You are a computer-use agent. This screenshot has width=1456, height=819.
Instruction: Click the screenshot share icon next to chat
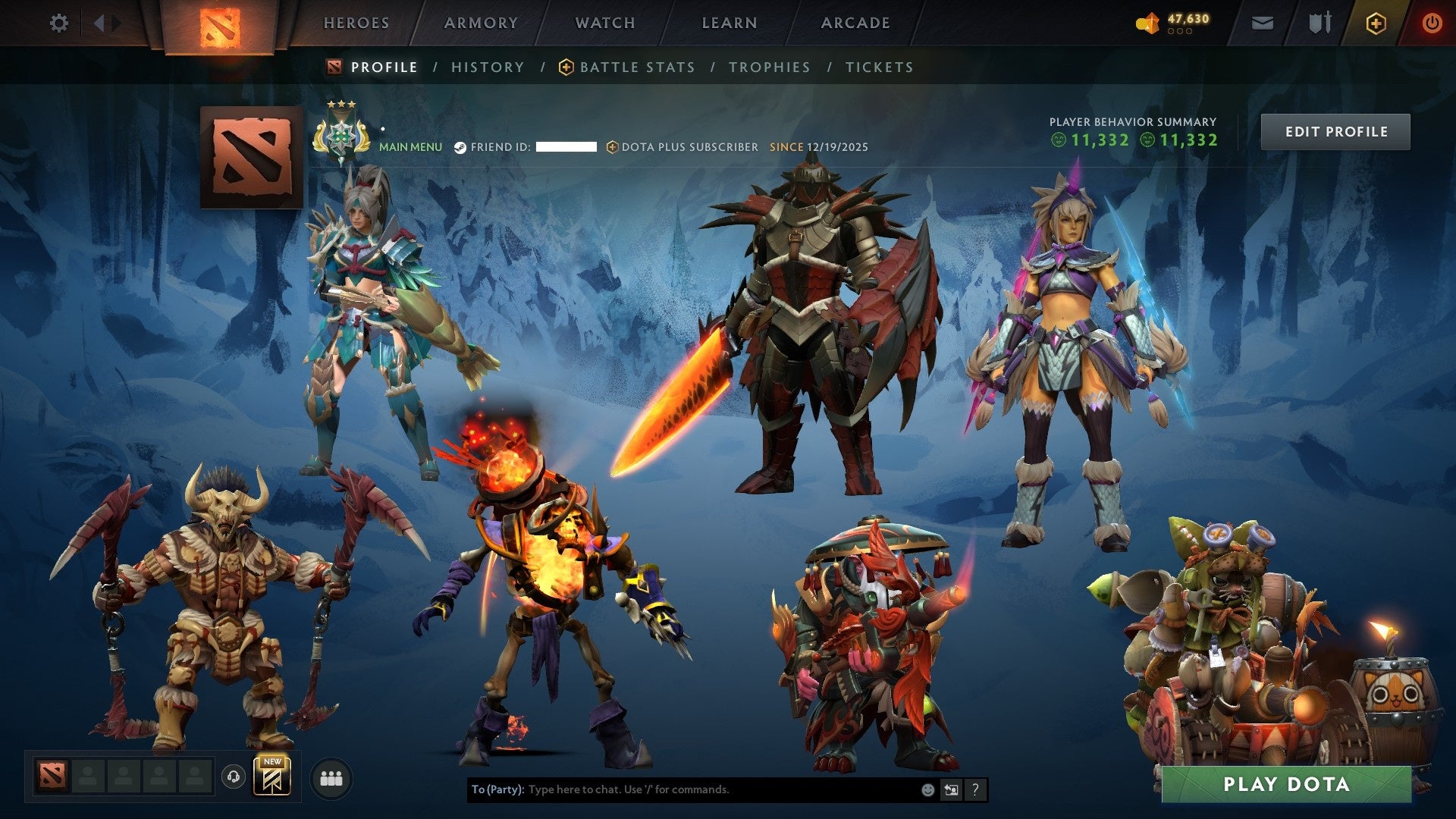pyautogui.click(x=952, y=790)
